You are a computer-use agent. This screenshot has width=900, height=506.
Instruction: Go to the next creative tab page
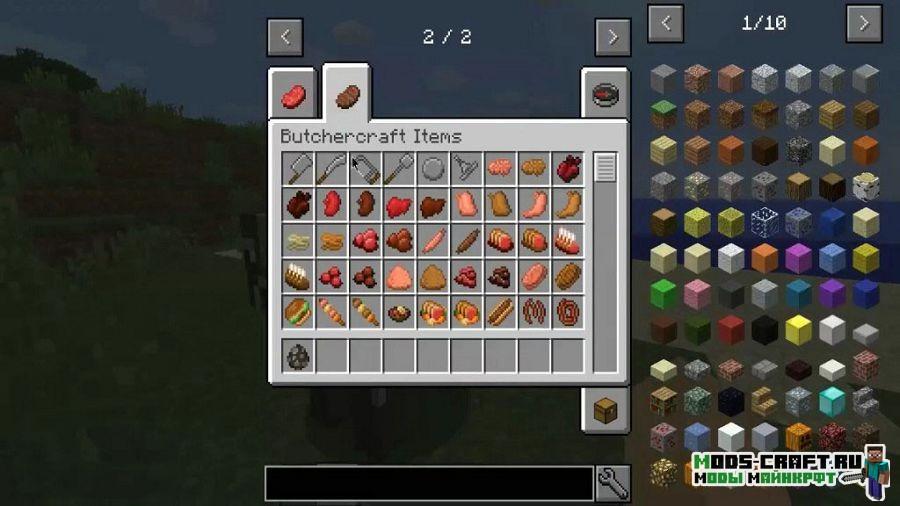coord(612,38)
